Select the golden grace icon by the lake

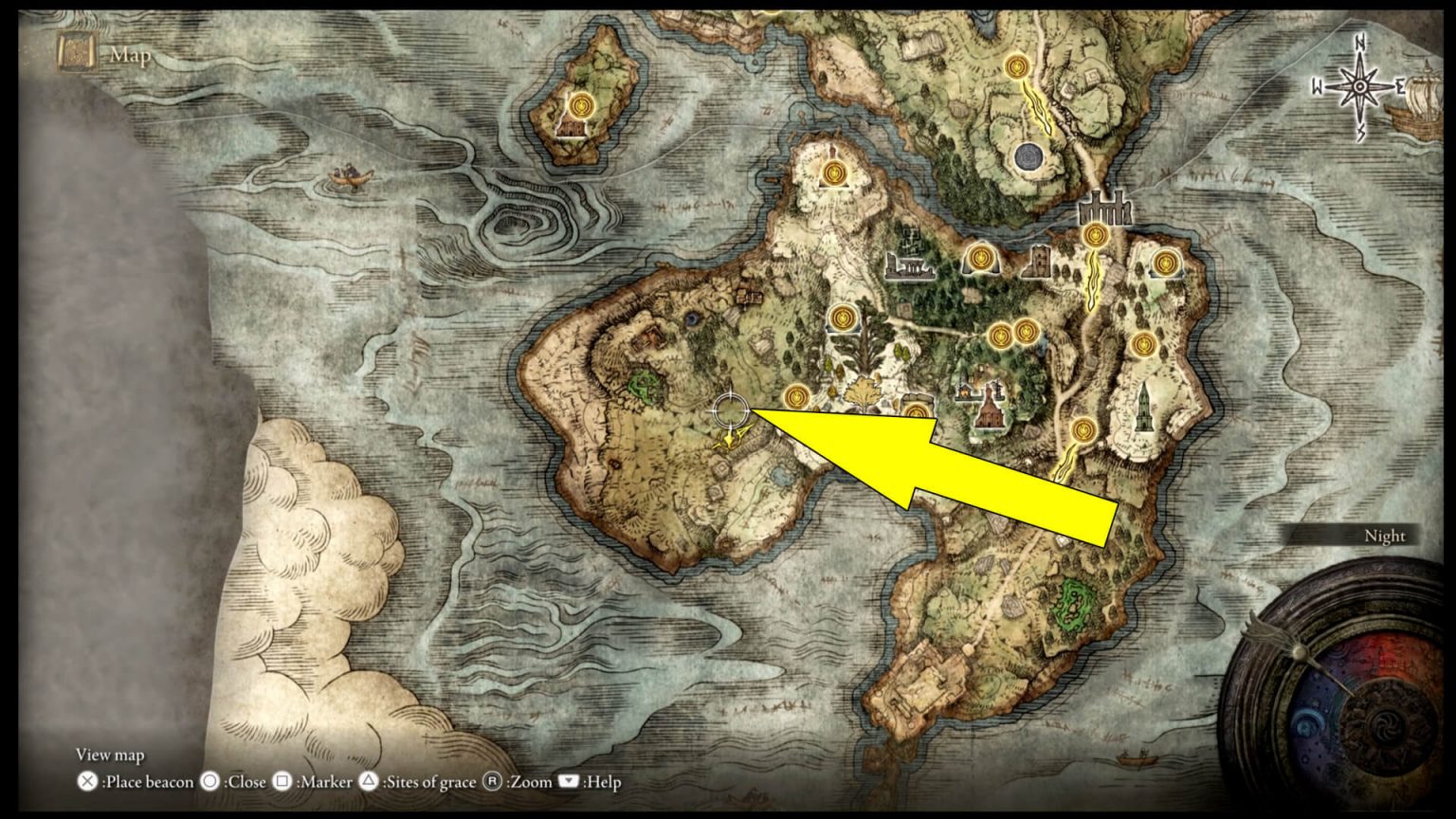842,320
